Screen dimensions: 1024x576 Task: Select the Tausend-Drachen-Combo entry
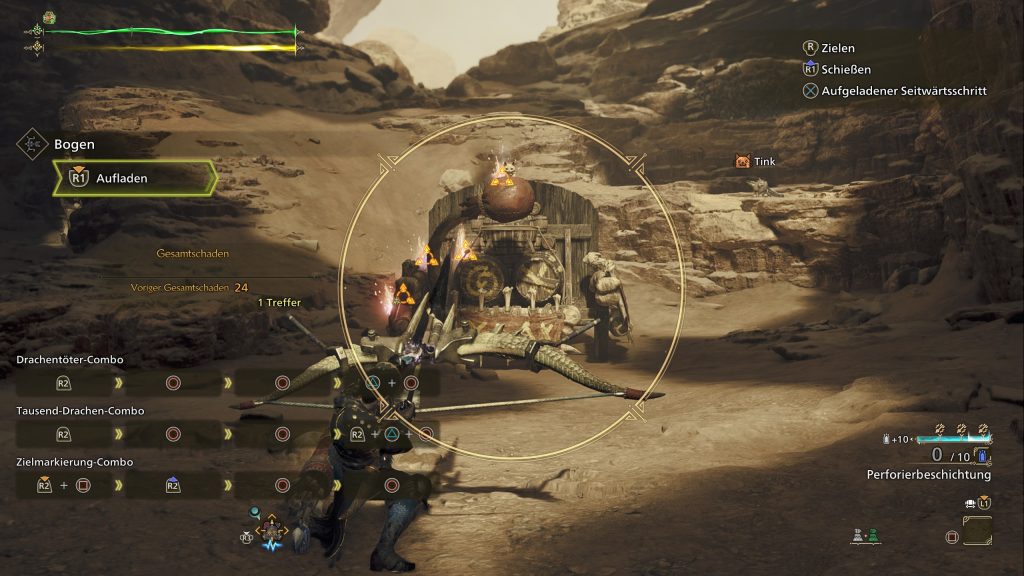(x=80, y=410)
